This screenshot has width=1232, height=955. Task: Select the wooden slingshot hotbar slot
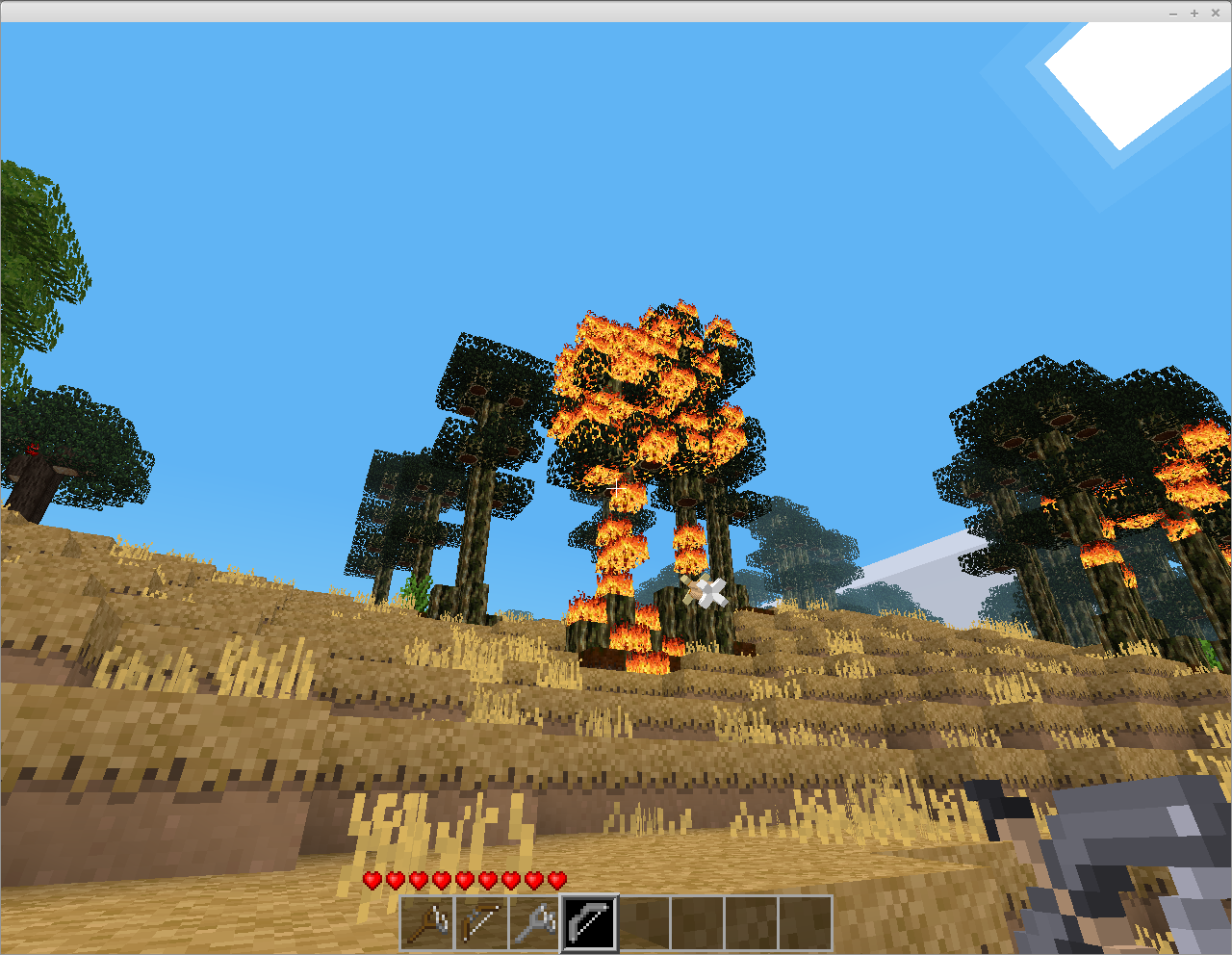[x=427, y=924]
